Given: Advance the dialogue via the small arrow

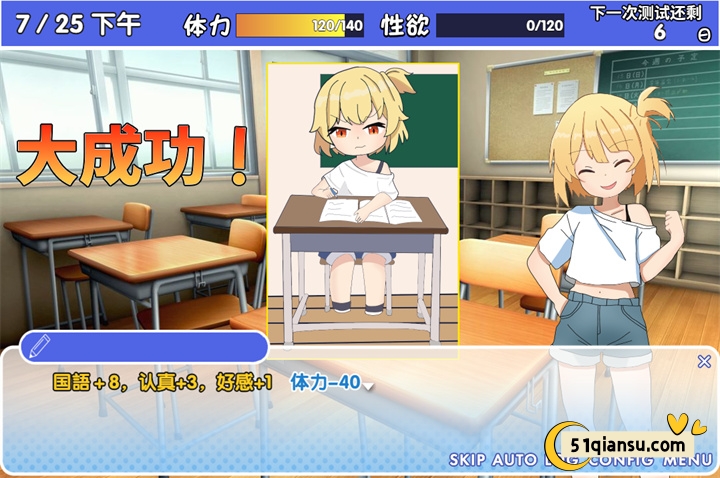Looking at the screenshot, I should point(368,387).
